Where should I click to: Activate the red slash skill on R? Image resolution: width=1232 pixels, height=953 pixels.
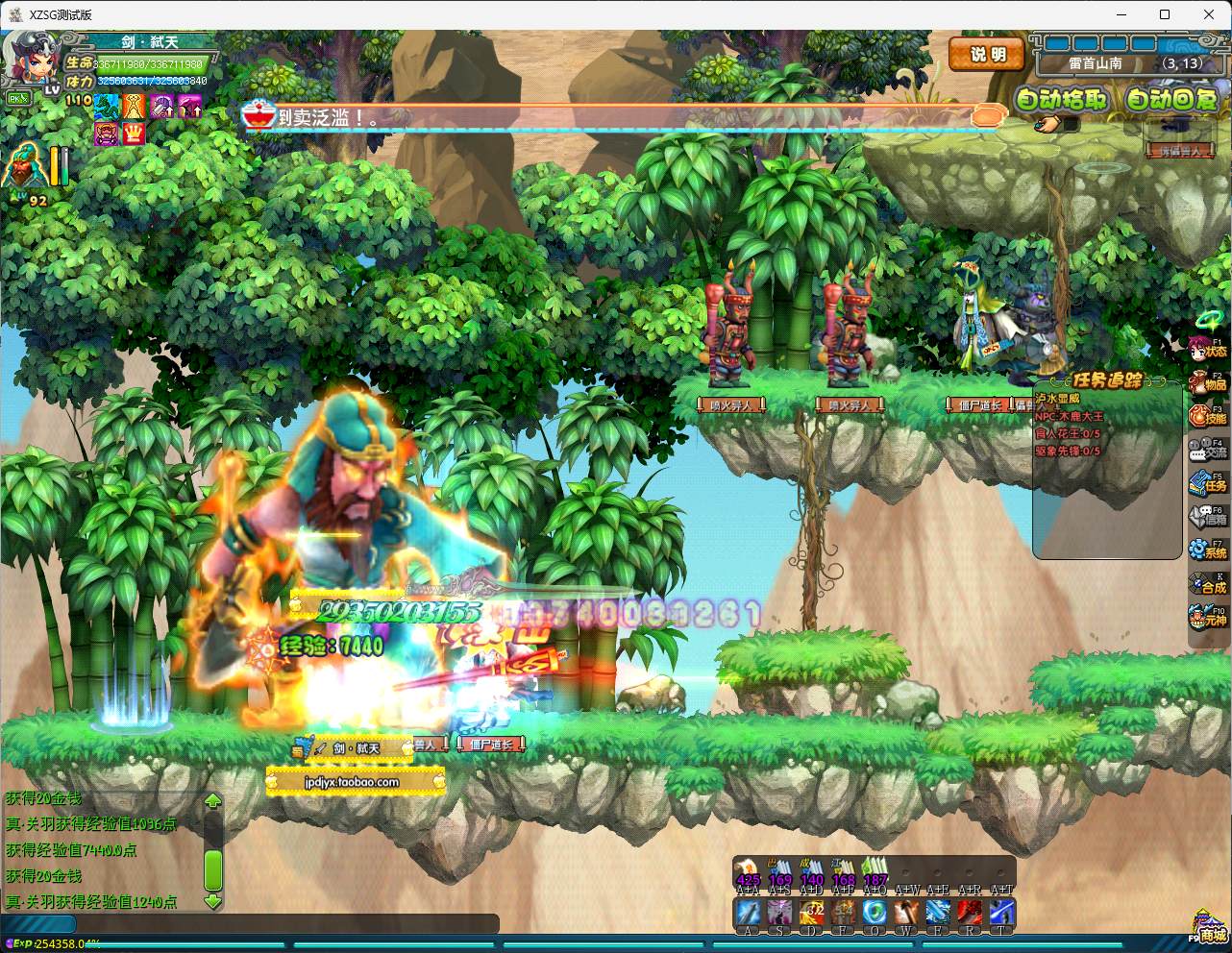(x=970, y=913)
